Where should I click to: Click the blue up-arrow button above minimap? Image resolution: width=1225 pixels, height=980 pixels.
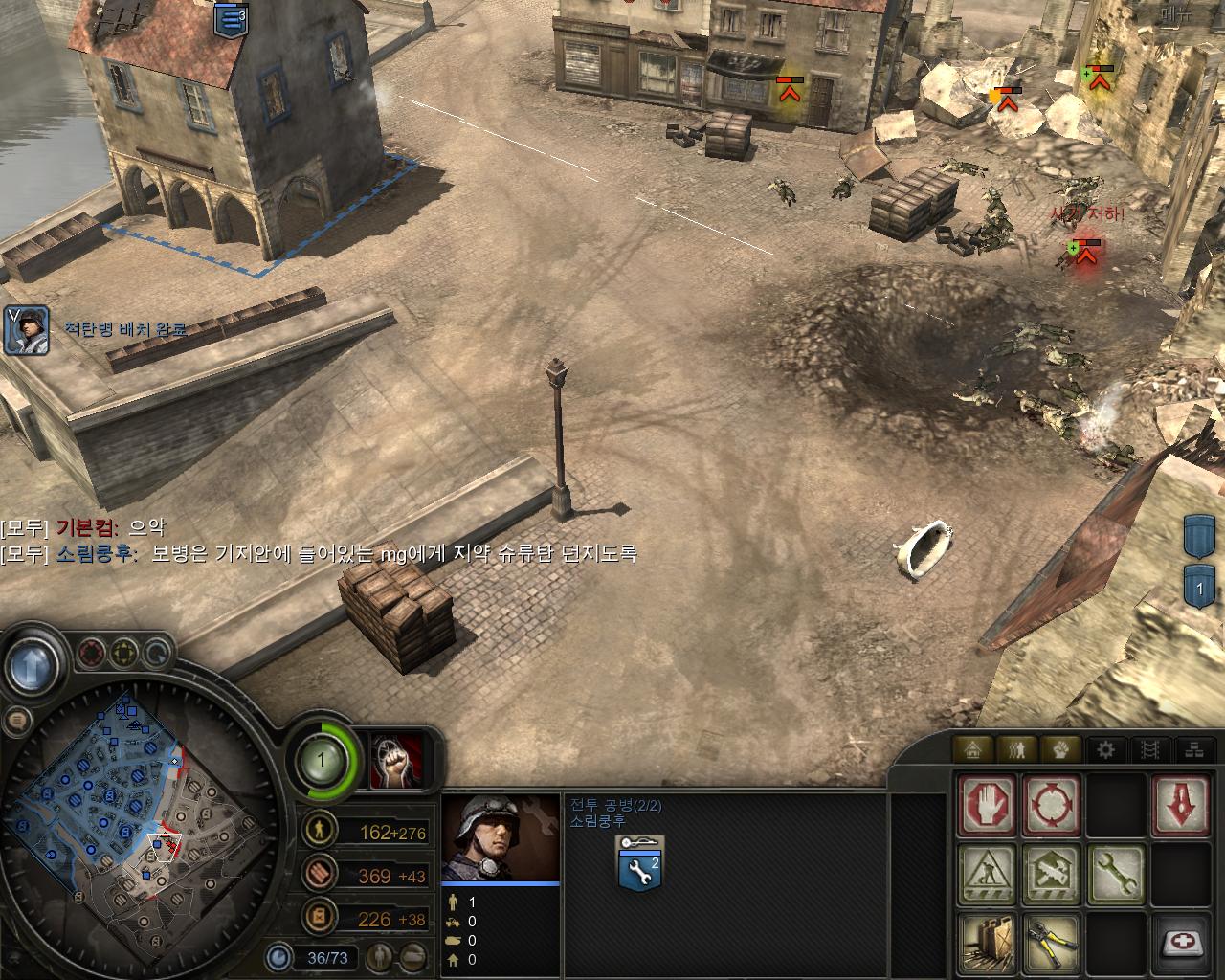pos(34,662)
